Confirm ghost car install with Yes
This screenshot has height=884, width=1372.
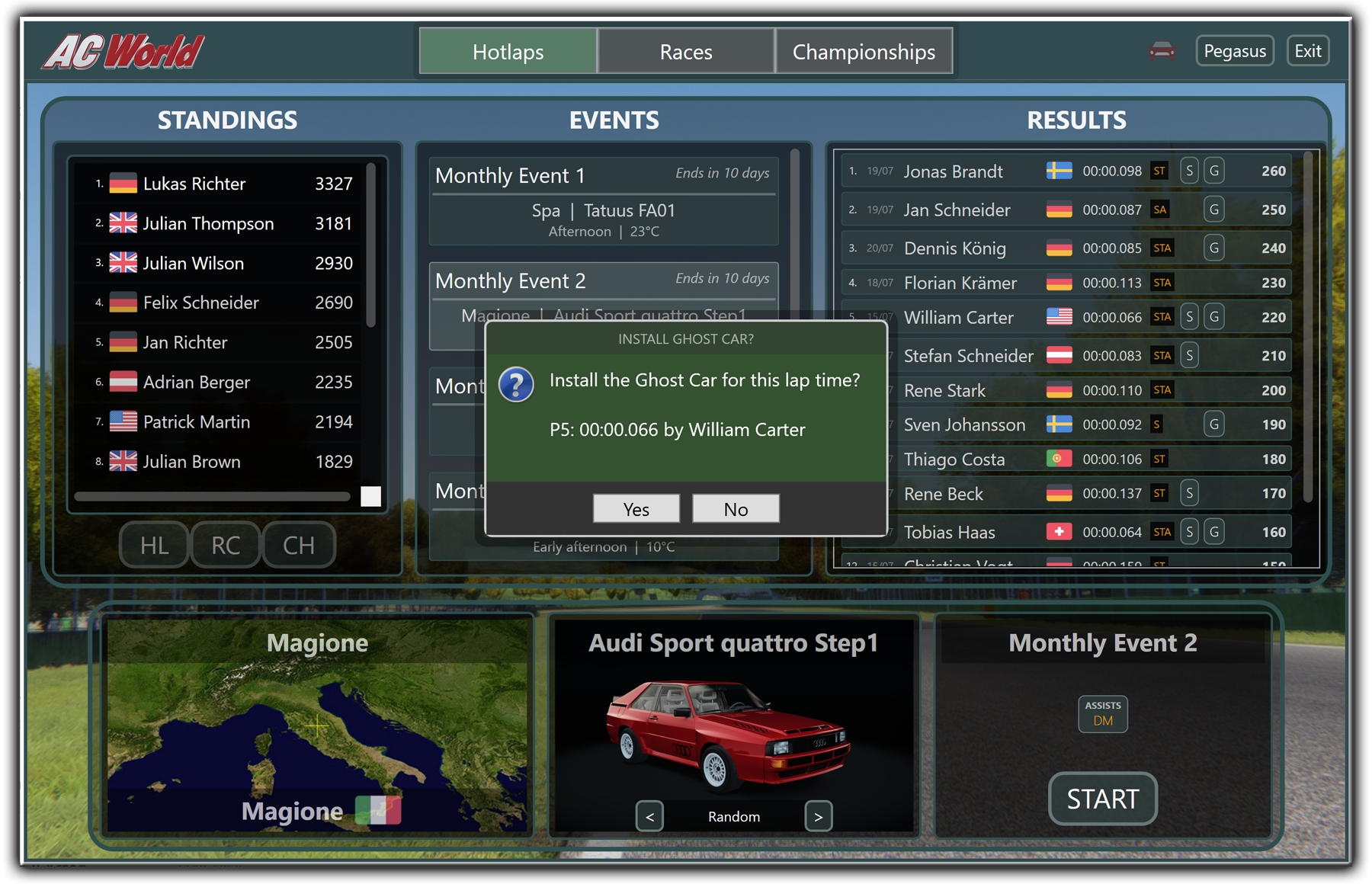(x=636, y=508)
